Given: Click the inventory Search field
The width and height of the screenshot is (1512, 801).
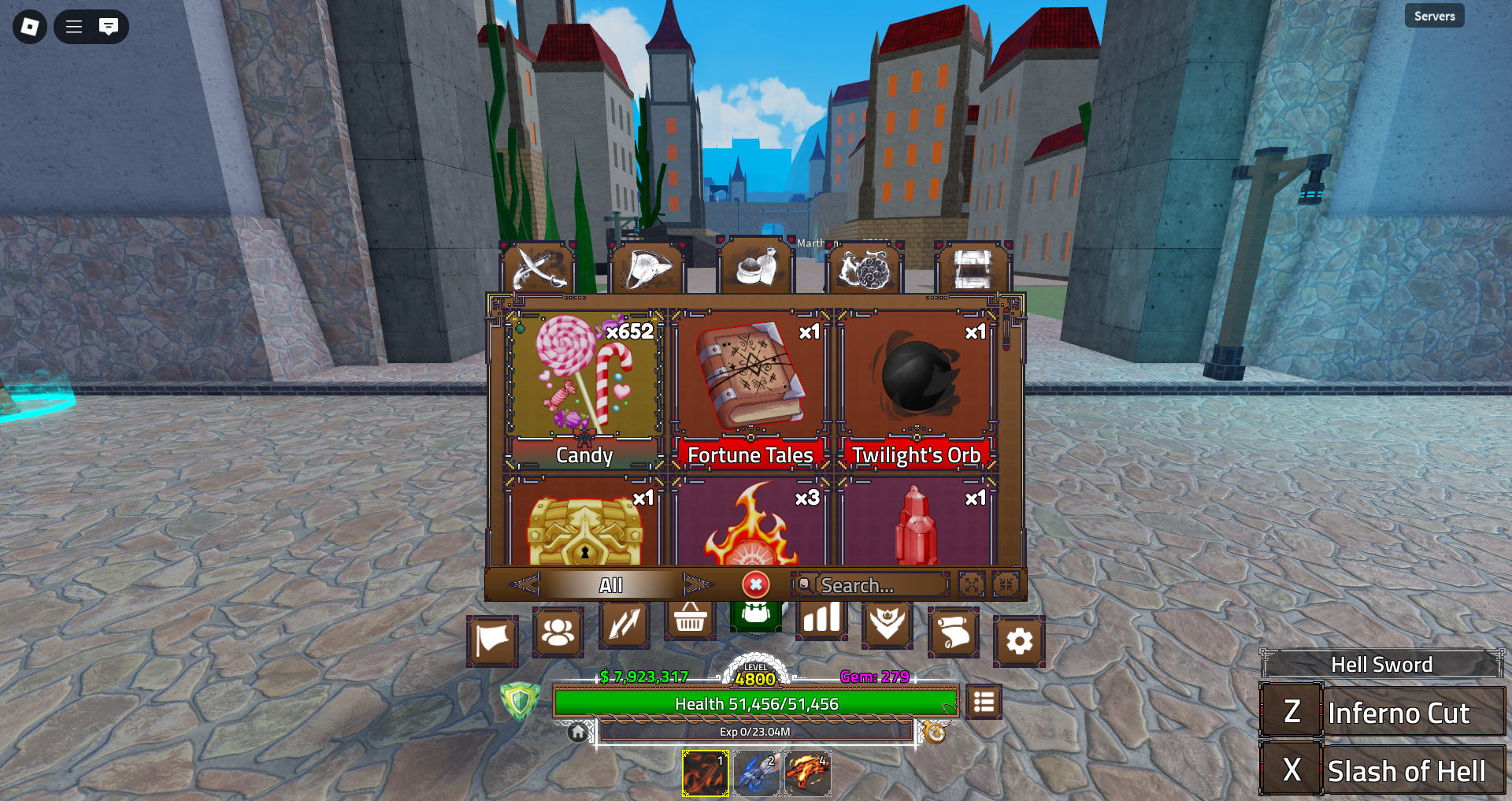Looking at the screenshot, I should tap(870, 585).
